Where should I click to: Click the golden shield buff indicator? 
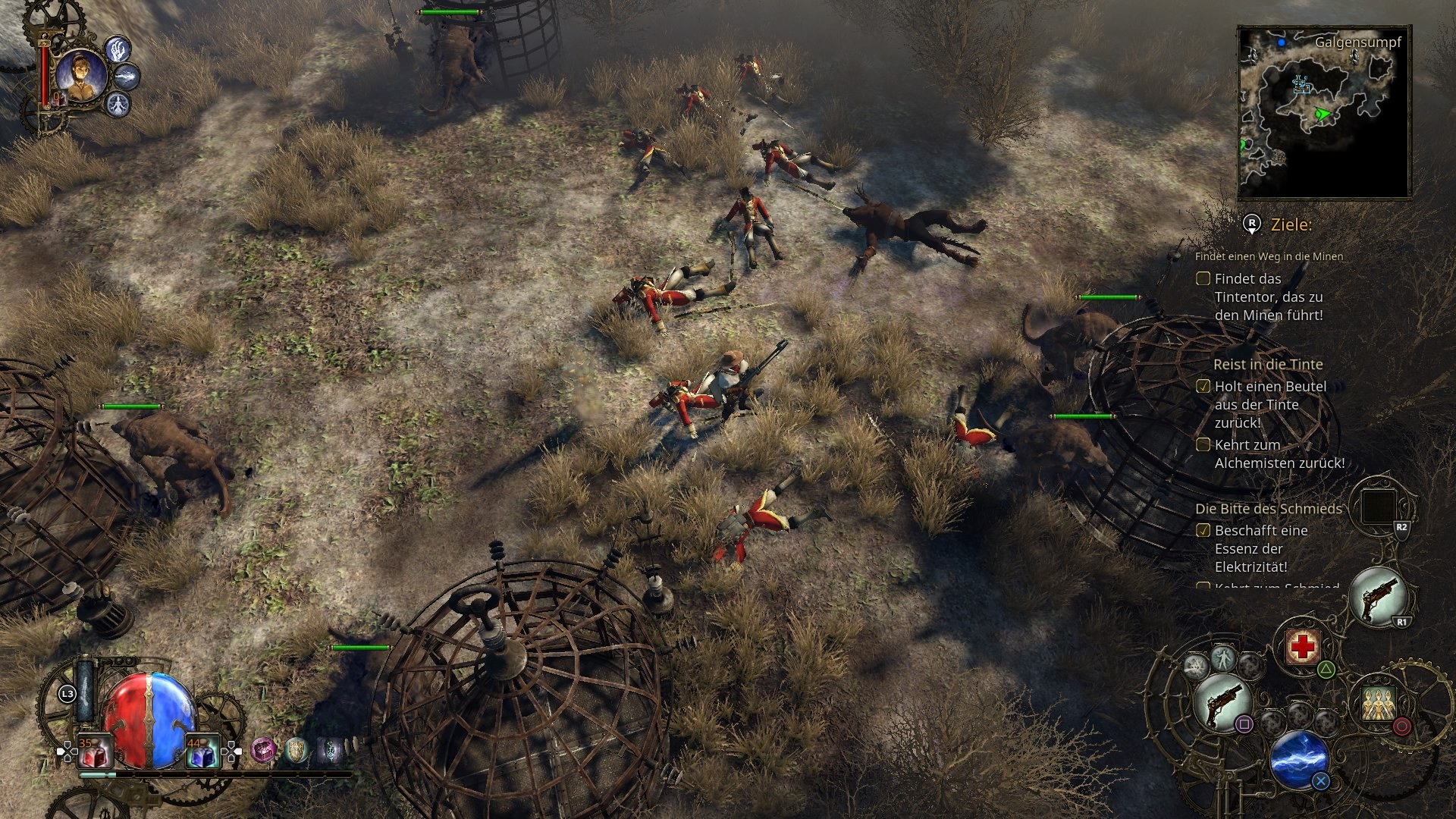coord(297,752)
